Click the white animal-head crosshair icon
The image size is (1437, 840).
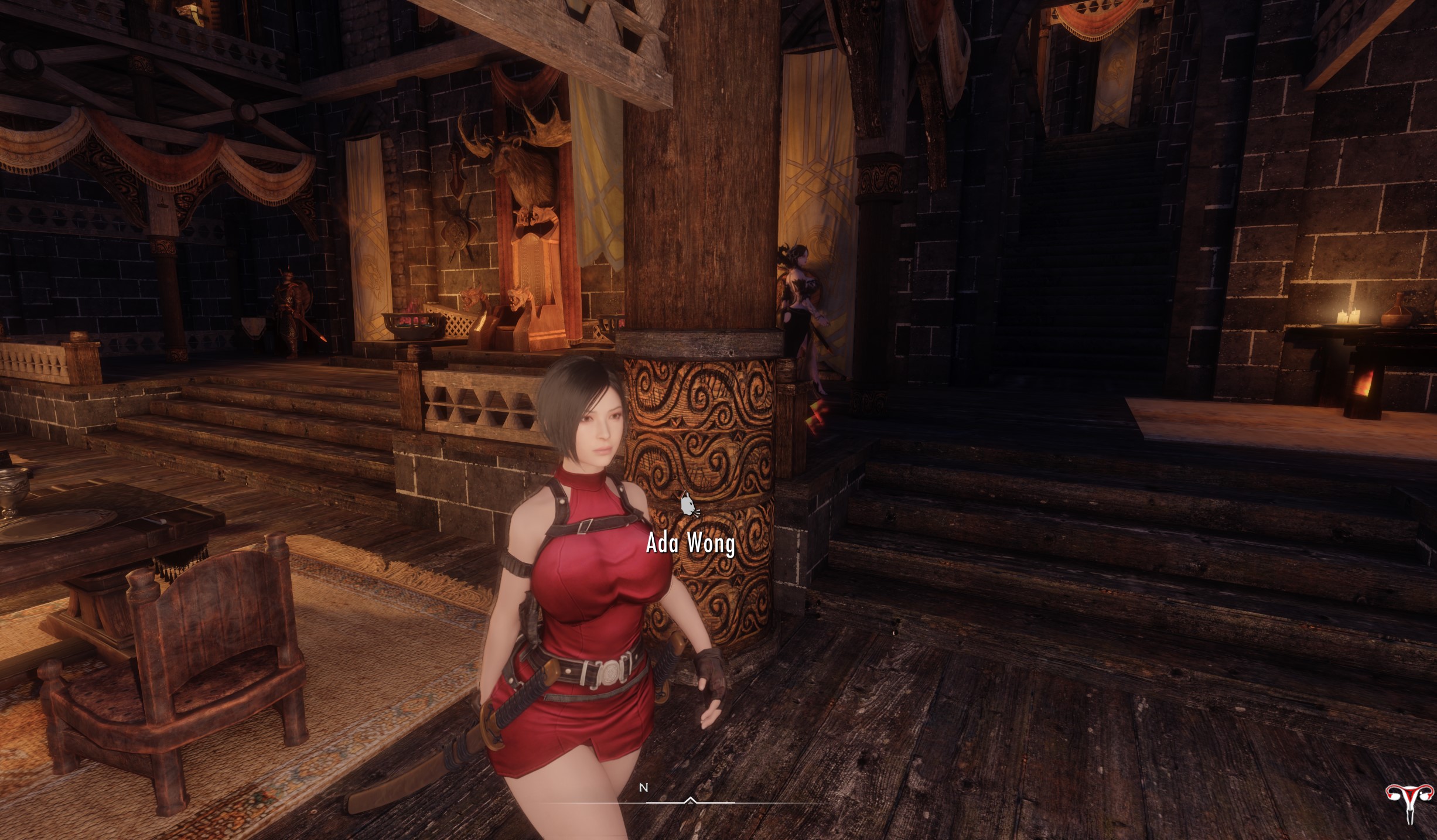pyautogui.click(x=689, y=506)
